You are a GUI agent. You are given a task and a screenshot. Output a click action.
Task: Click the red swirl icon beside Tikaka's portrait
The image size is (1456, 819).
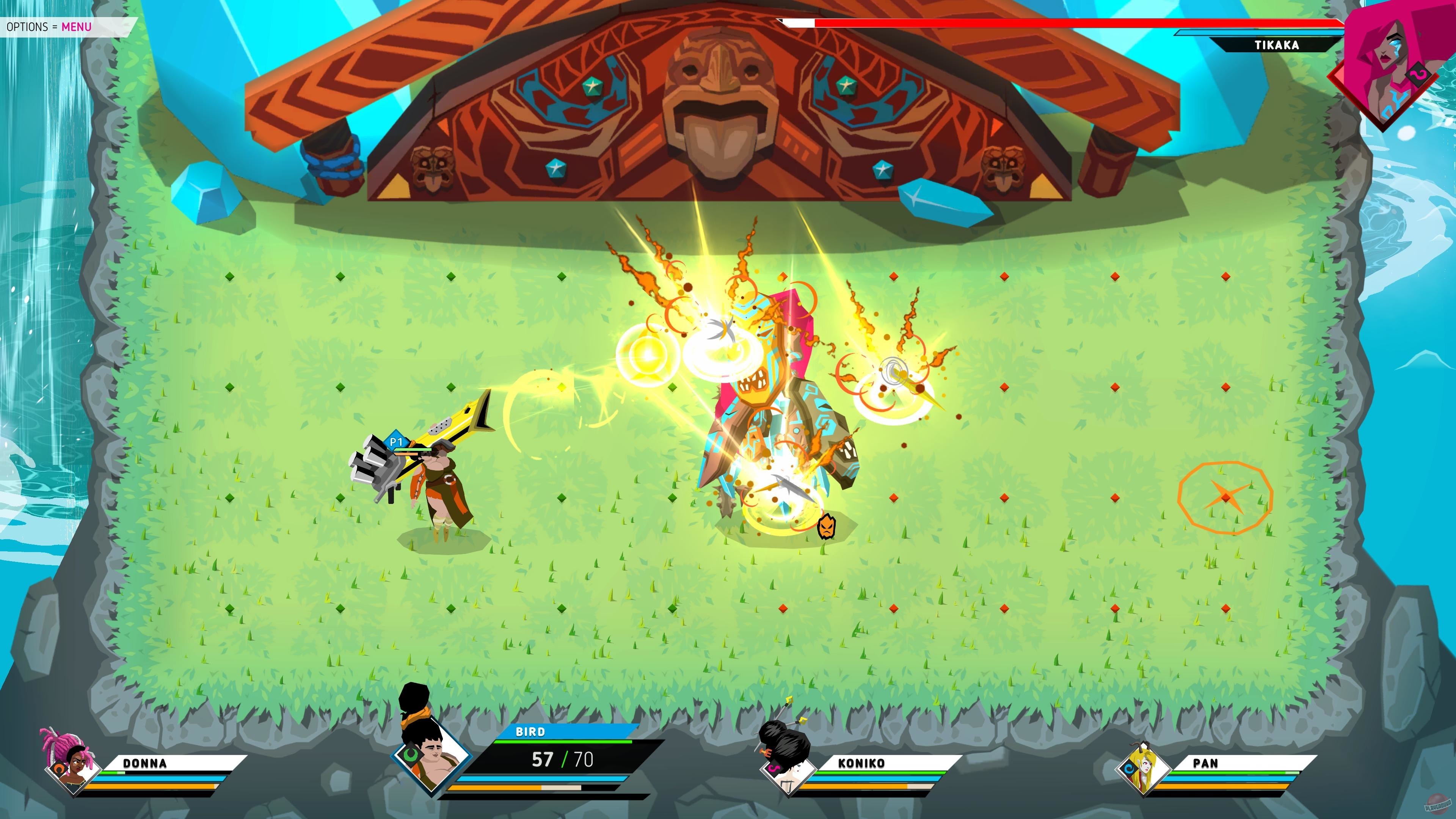point(1419,75)
